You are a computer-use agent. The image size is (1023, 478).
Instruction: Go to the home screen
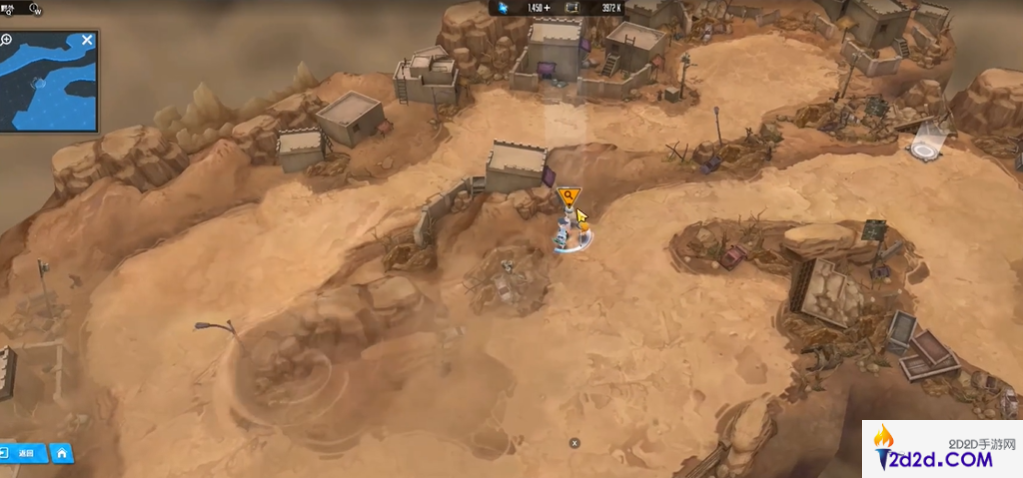click(x=62, y=453)
